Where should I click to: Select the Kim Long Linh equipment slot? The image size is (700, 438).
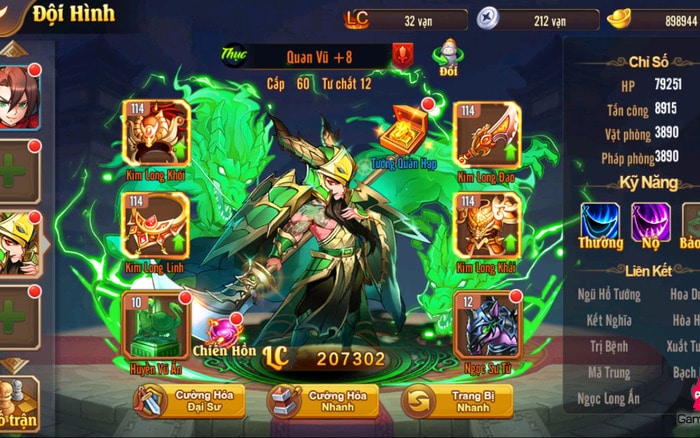156,225
